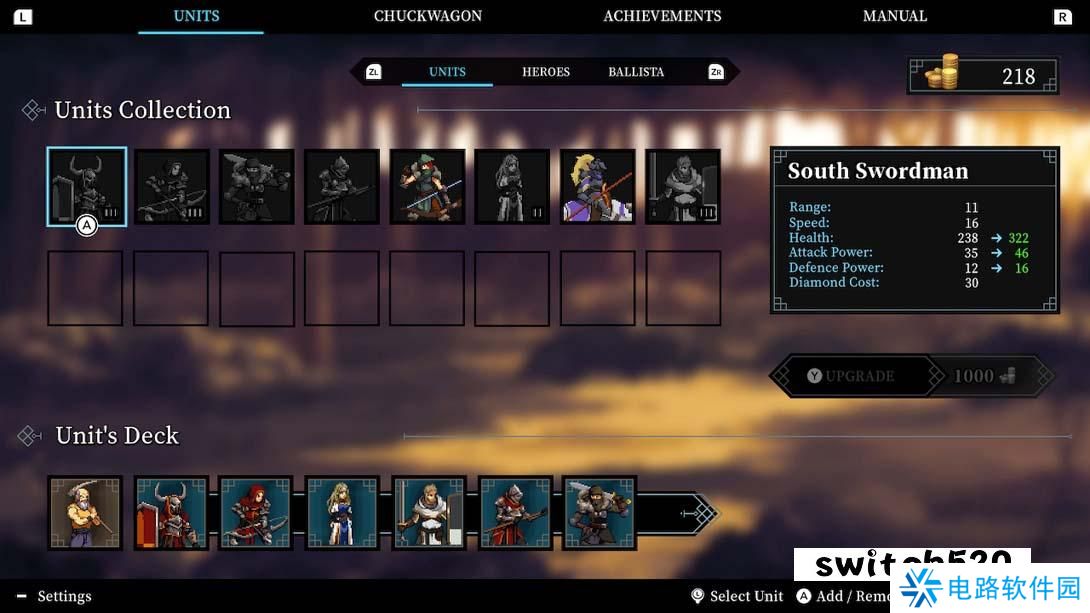
Task: Show the Ballista sub-tab
Action: (x=636, y=72)
